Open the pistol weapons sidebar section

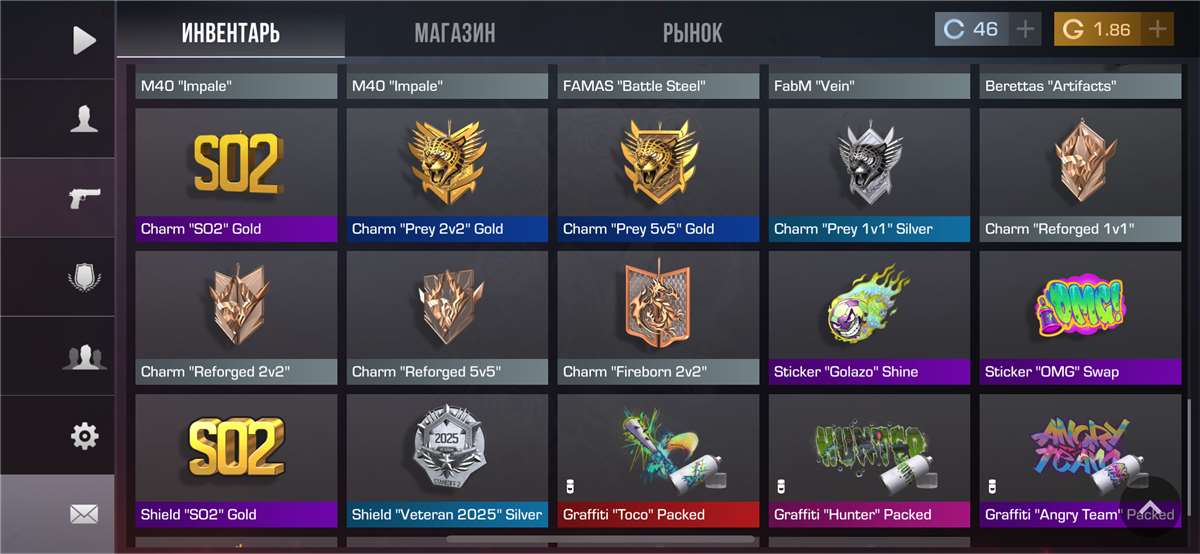[84, 198]
